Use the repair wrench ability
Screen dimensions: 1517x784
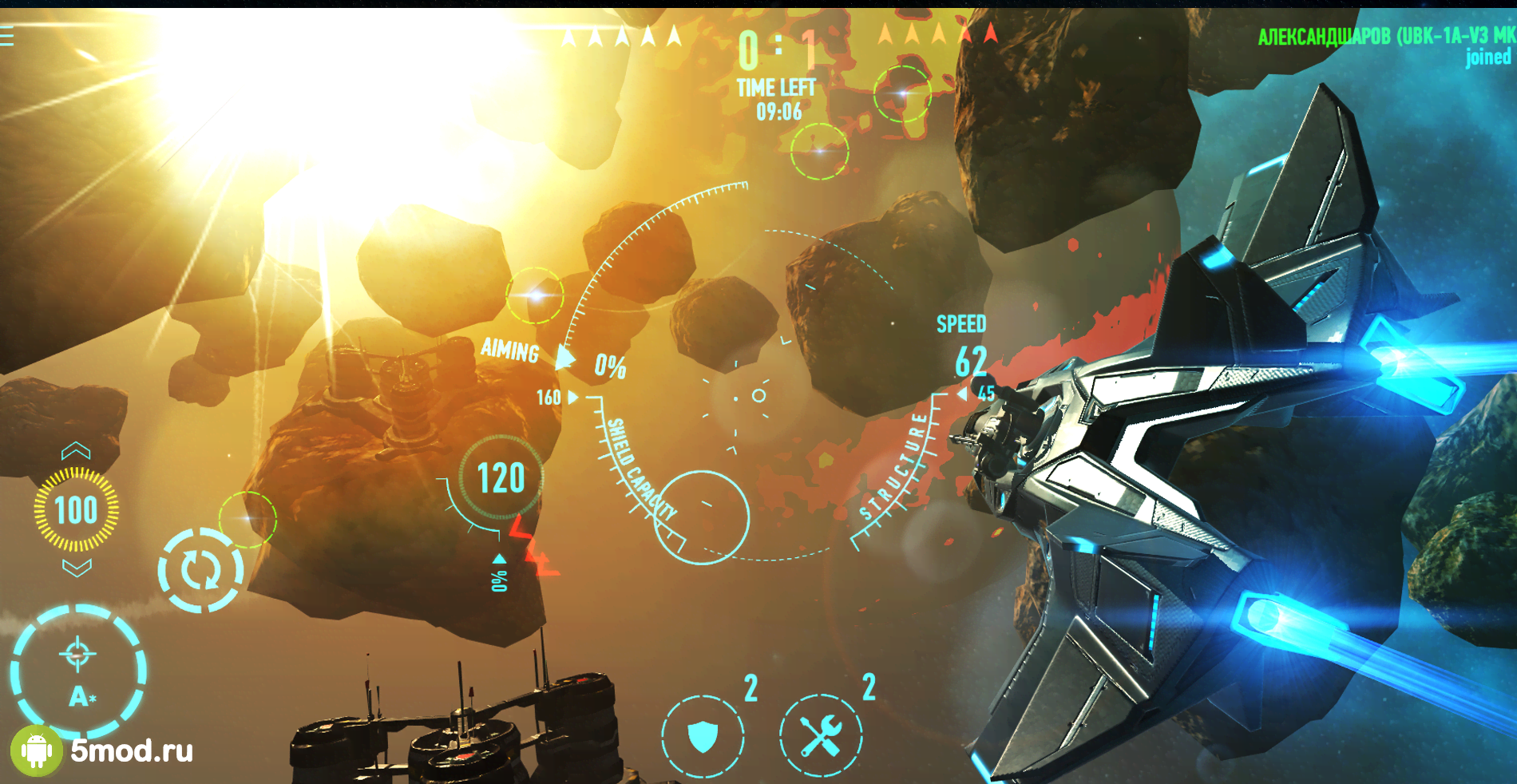click(x=821, y=735)
